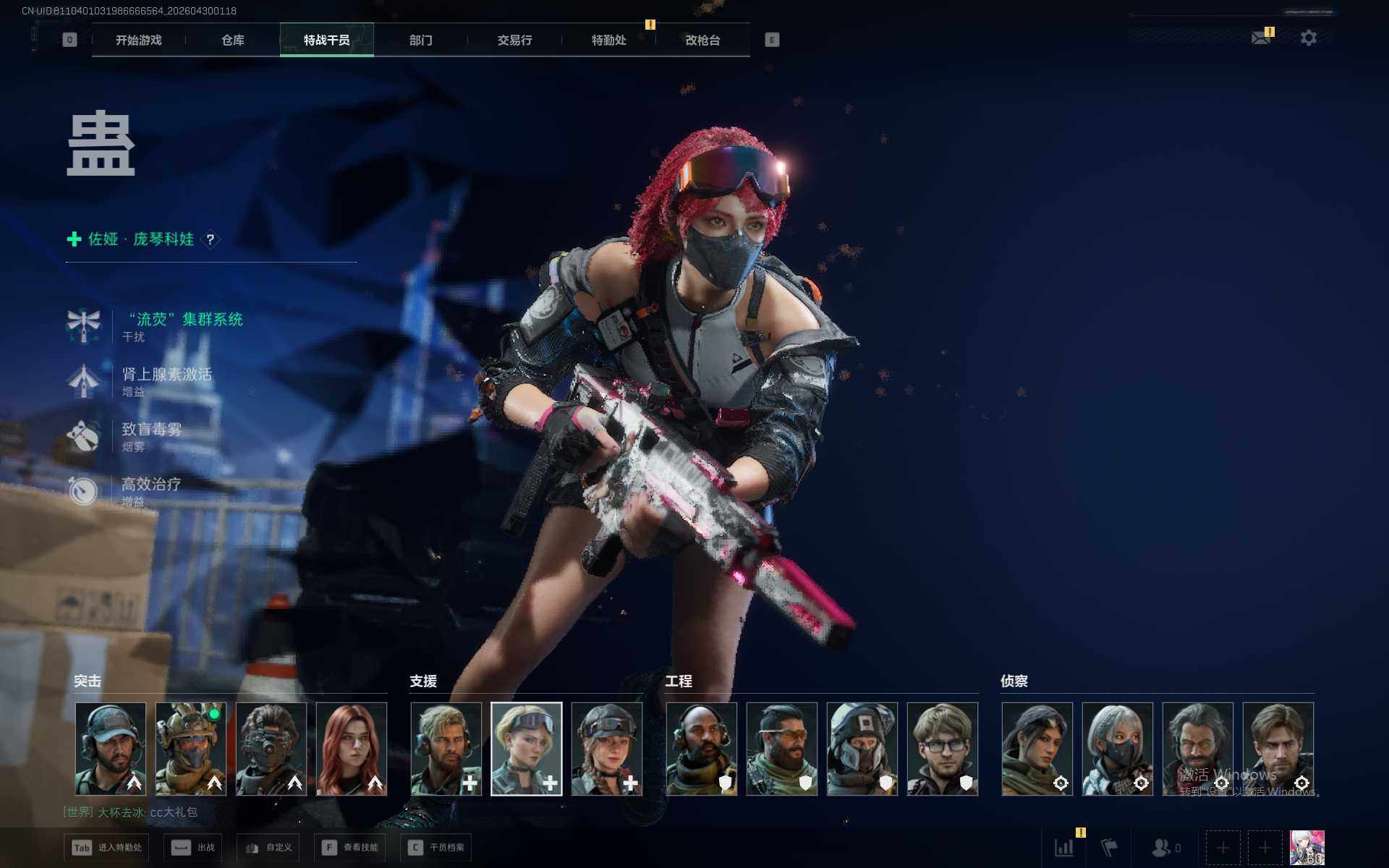Go to the 部门 tab
This screenshot has width=1389, height=868.
420,41
